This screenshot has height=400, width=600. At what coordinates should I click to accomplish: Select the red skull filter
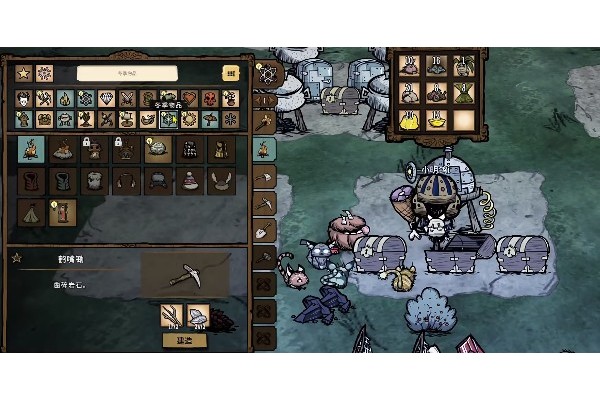pyautogui.click(x=212, y=99)
